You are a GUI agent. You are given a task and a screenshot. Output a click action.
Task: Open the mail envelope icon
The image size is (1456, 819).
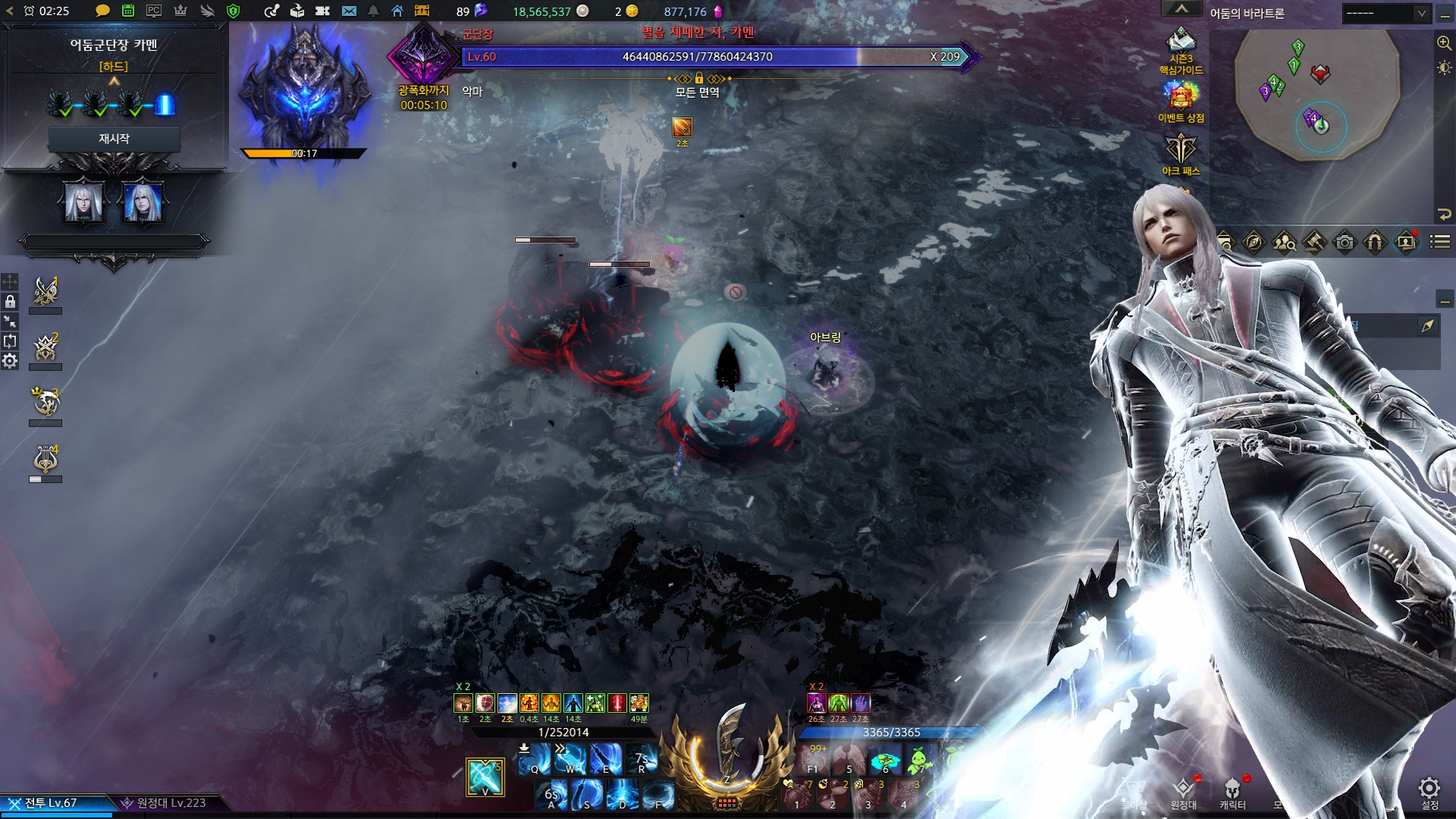click(349, 11)
